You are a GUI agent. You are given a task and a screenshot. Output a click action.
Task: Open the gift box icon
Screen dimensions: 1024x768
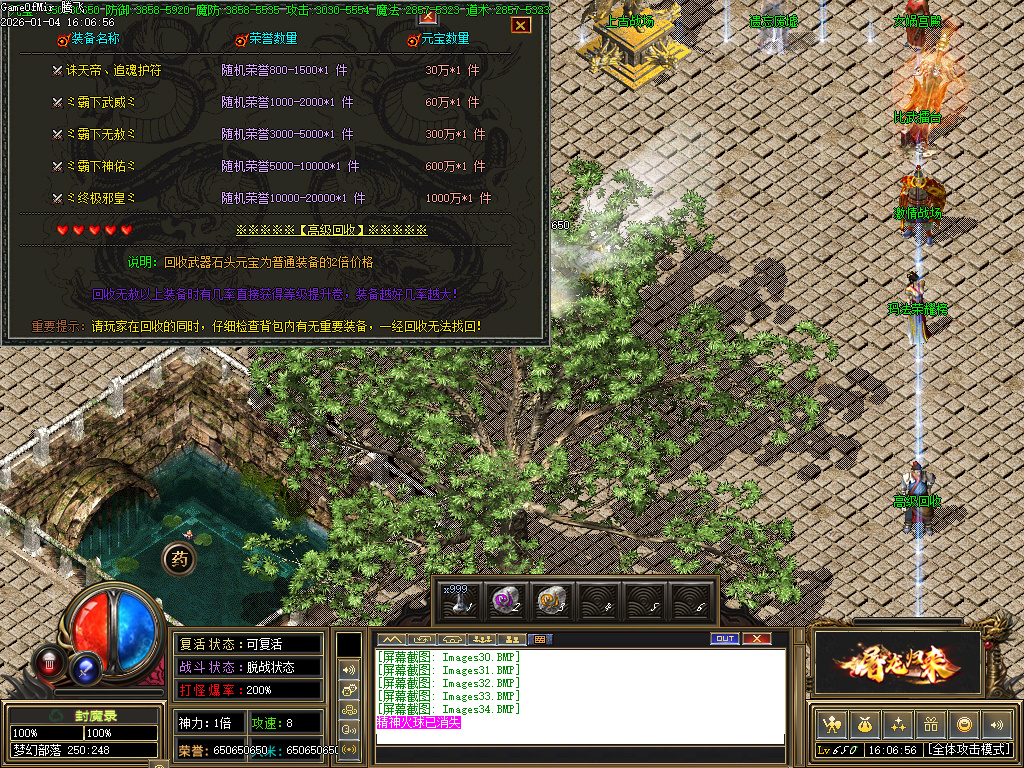pyautogui.click(x=931, y=724)
